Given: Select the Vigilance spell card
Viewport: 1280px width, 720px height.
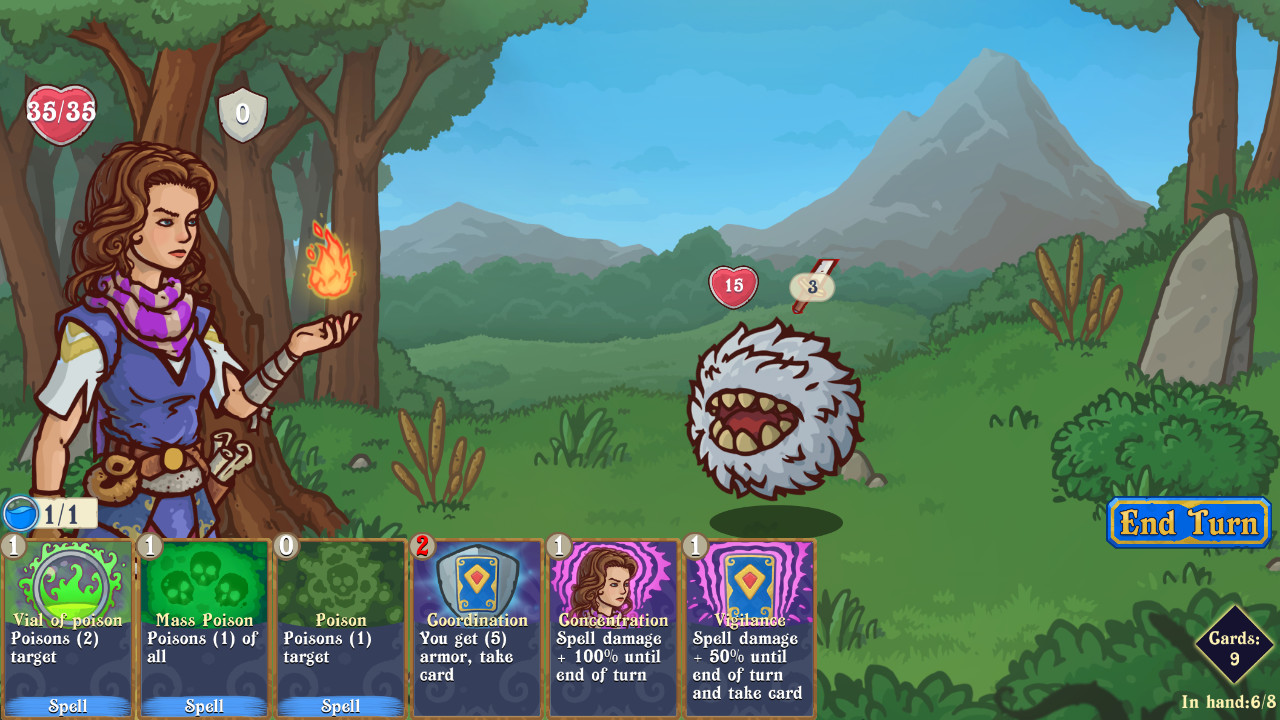Looking at the screenshot, I should (x=748, y=625).
